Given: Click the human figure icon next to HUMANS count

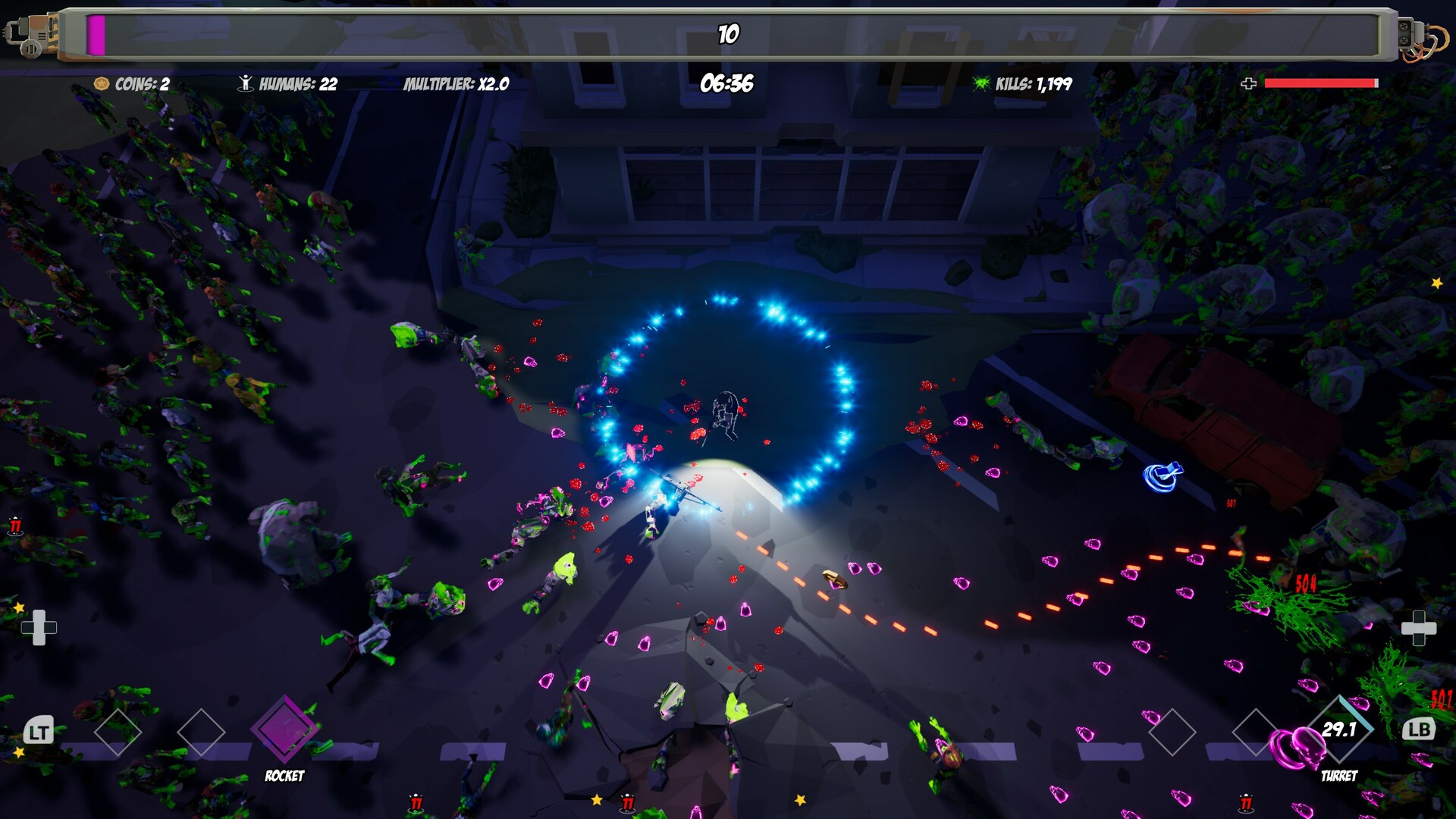Looking at the screenshot, I should (245, 83).
